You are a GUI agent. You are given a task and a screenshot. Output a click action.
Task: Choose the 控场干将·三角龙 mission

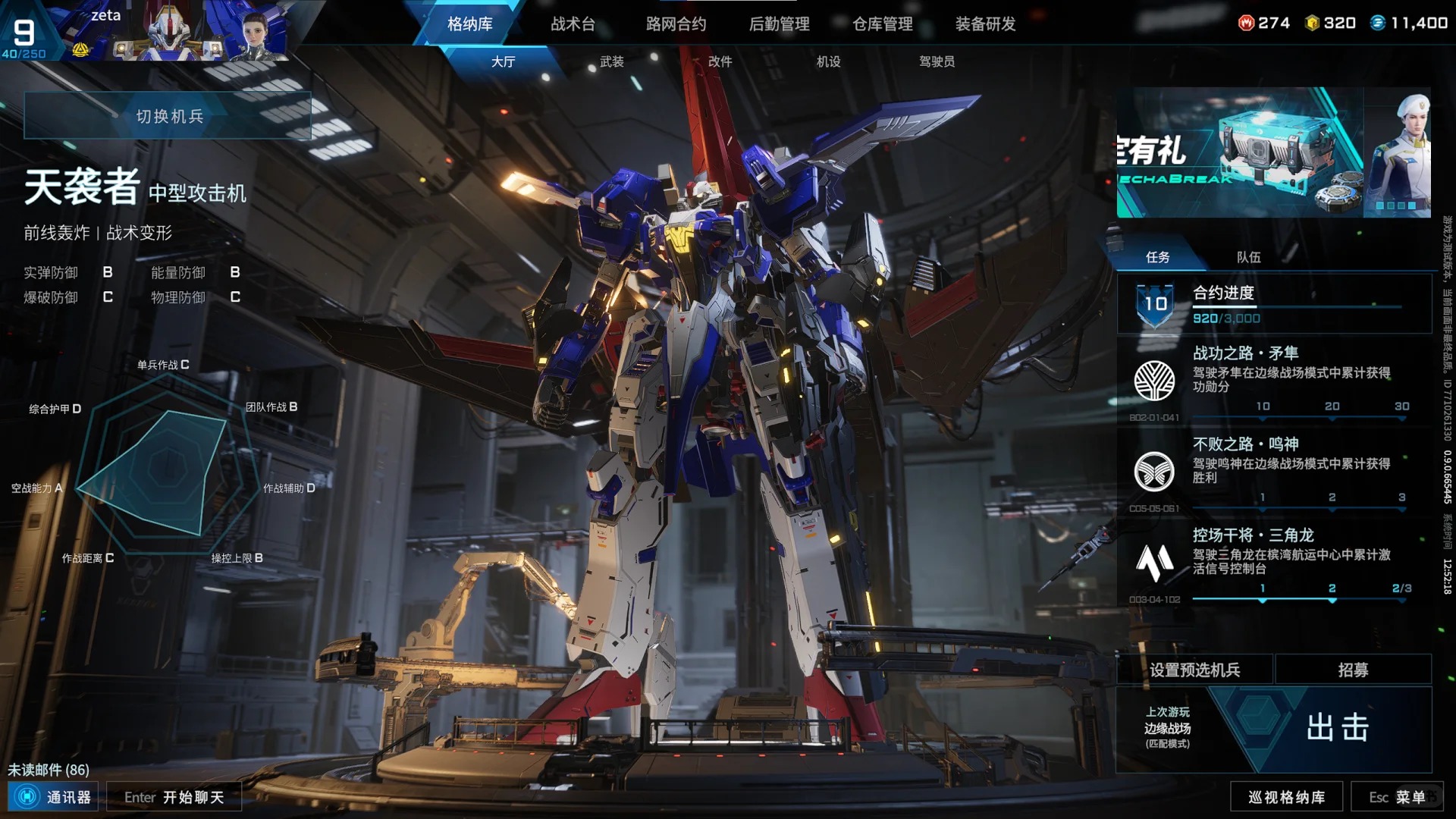click(x=1273, y=561)
